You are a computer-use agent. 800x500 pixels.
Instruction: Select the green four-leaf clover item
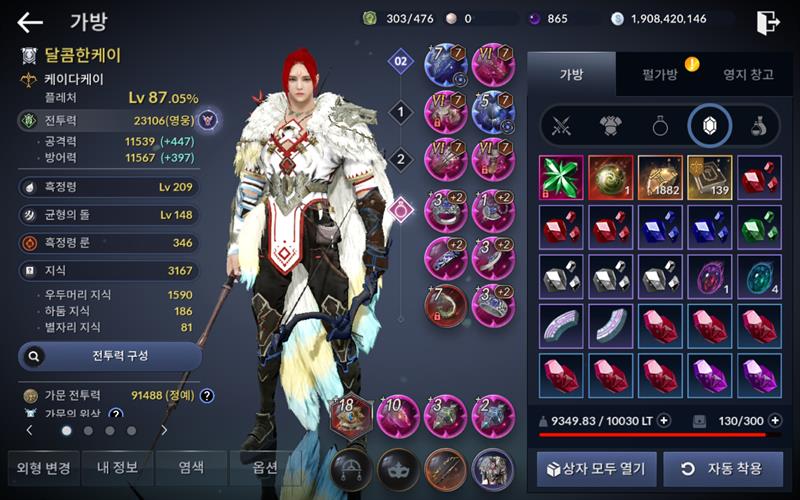[562, 176]
